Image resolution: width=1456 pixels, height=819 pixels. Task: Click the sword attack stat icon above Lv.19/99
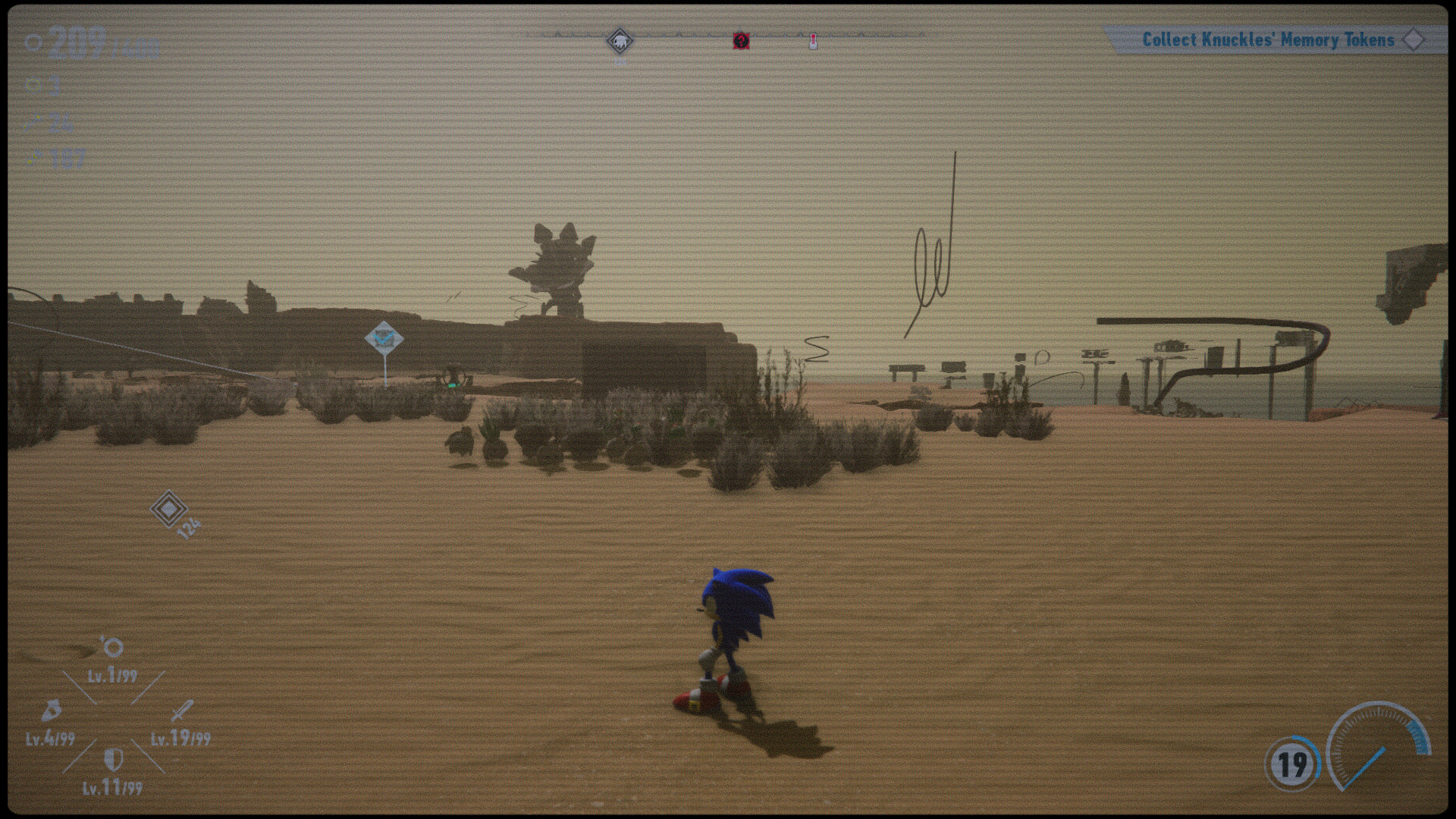[x=183, y=710]
